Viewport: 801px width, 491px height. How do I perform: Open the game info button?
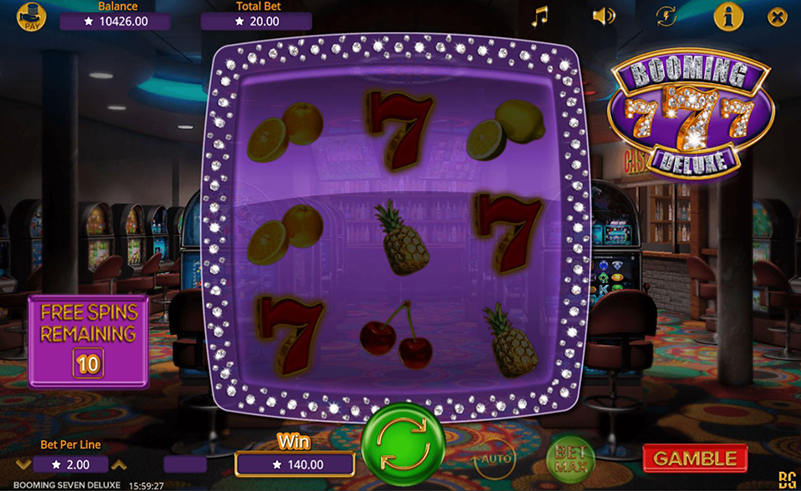(729, 16)
